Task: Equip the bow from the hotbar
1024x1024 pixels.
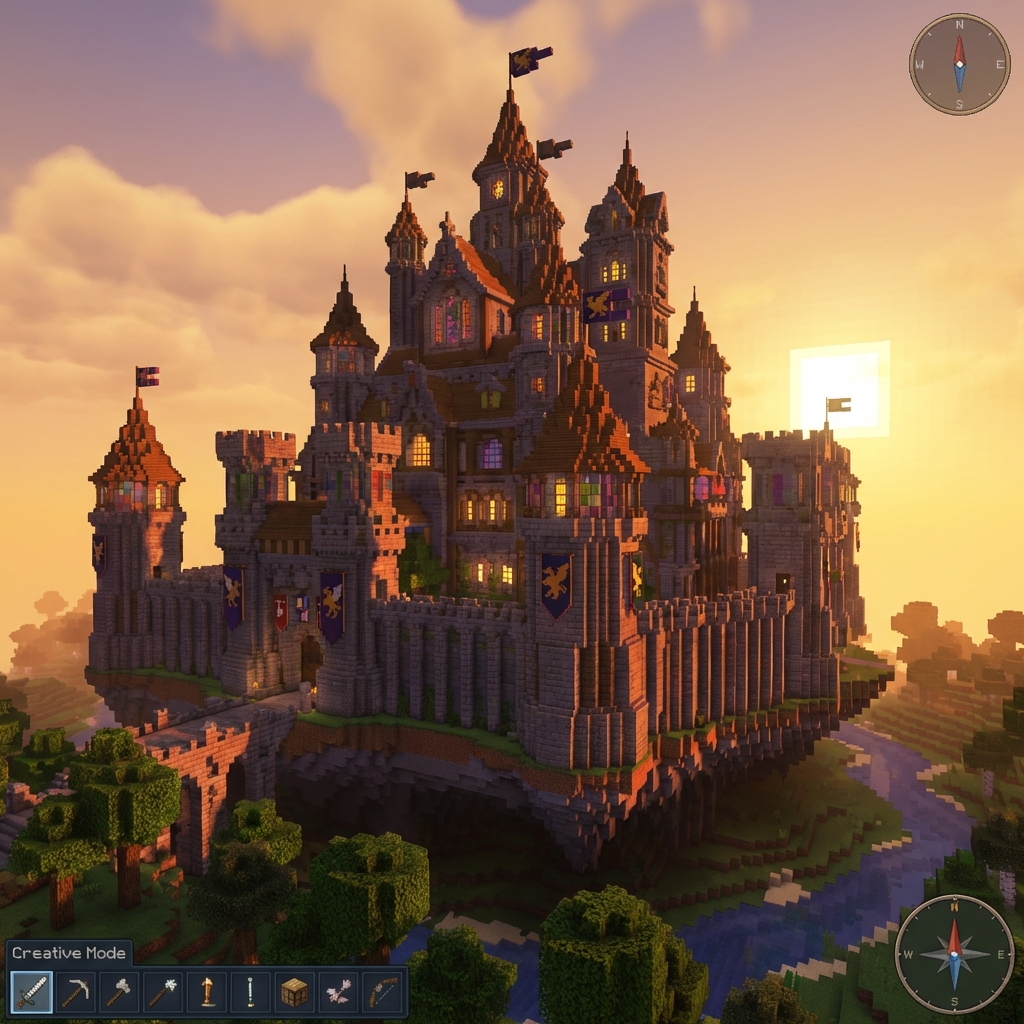Action: click(x=382, y=992)
